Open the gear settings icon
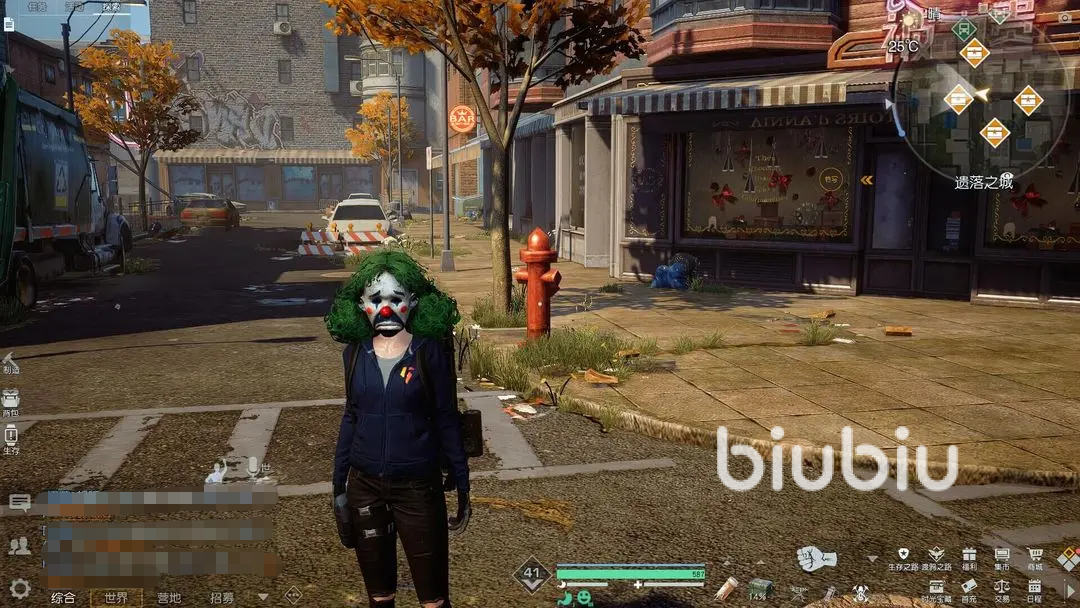 coord(19,588)
